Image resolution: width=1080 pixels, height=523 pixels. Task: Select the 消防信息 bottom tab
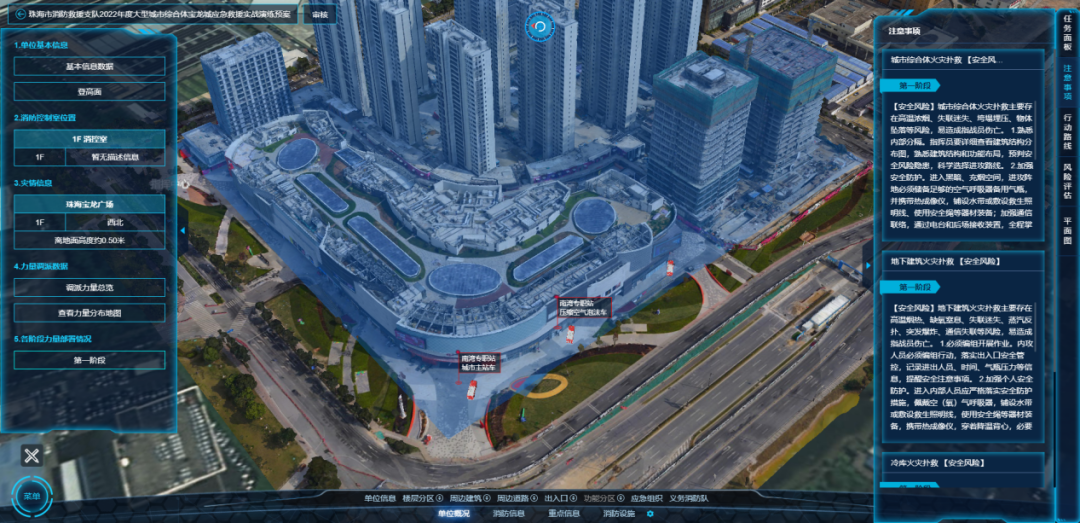[508, 514]
